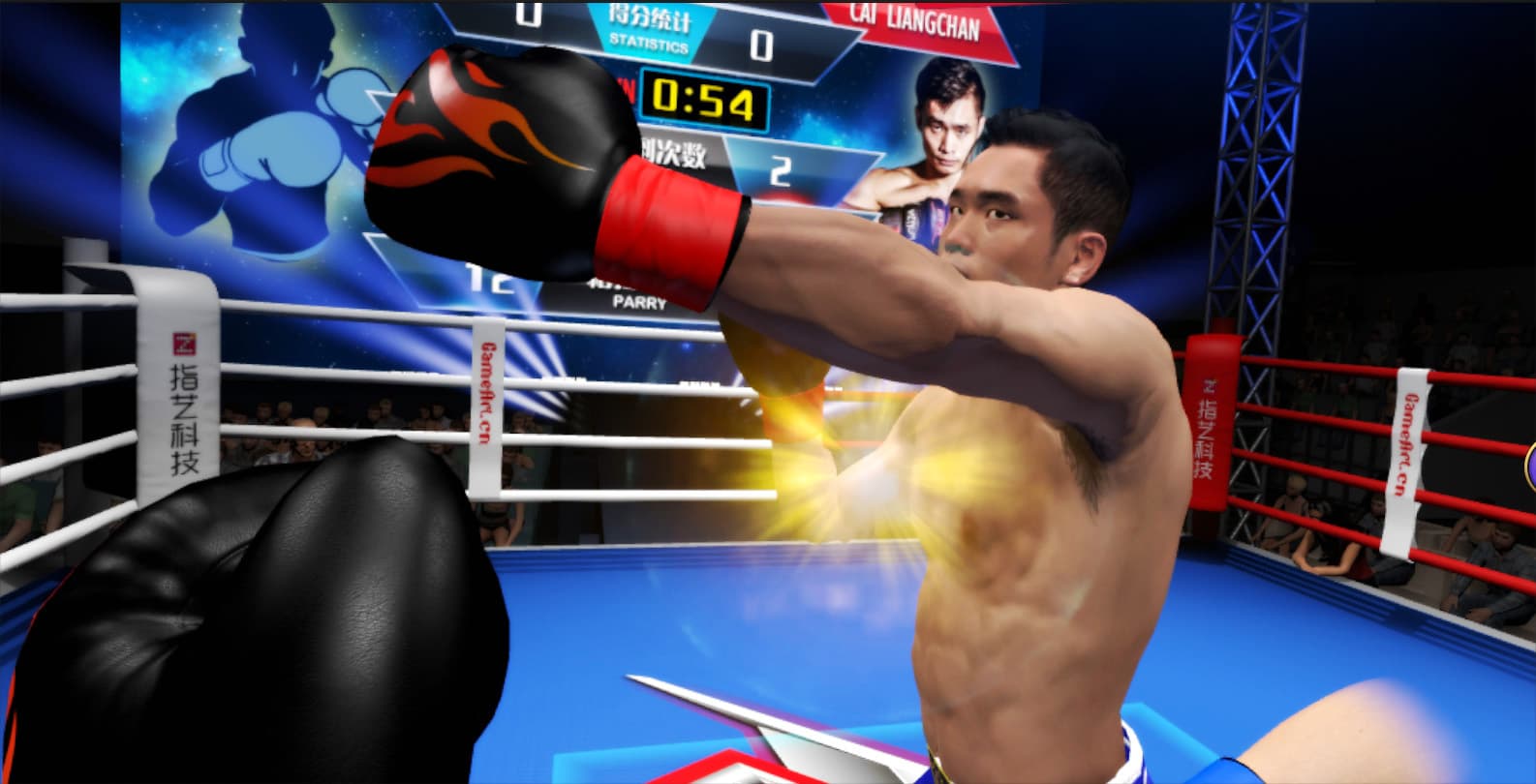
Task: Switch to the 得分统计 statistics view
Action: [x=647, y=17]
